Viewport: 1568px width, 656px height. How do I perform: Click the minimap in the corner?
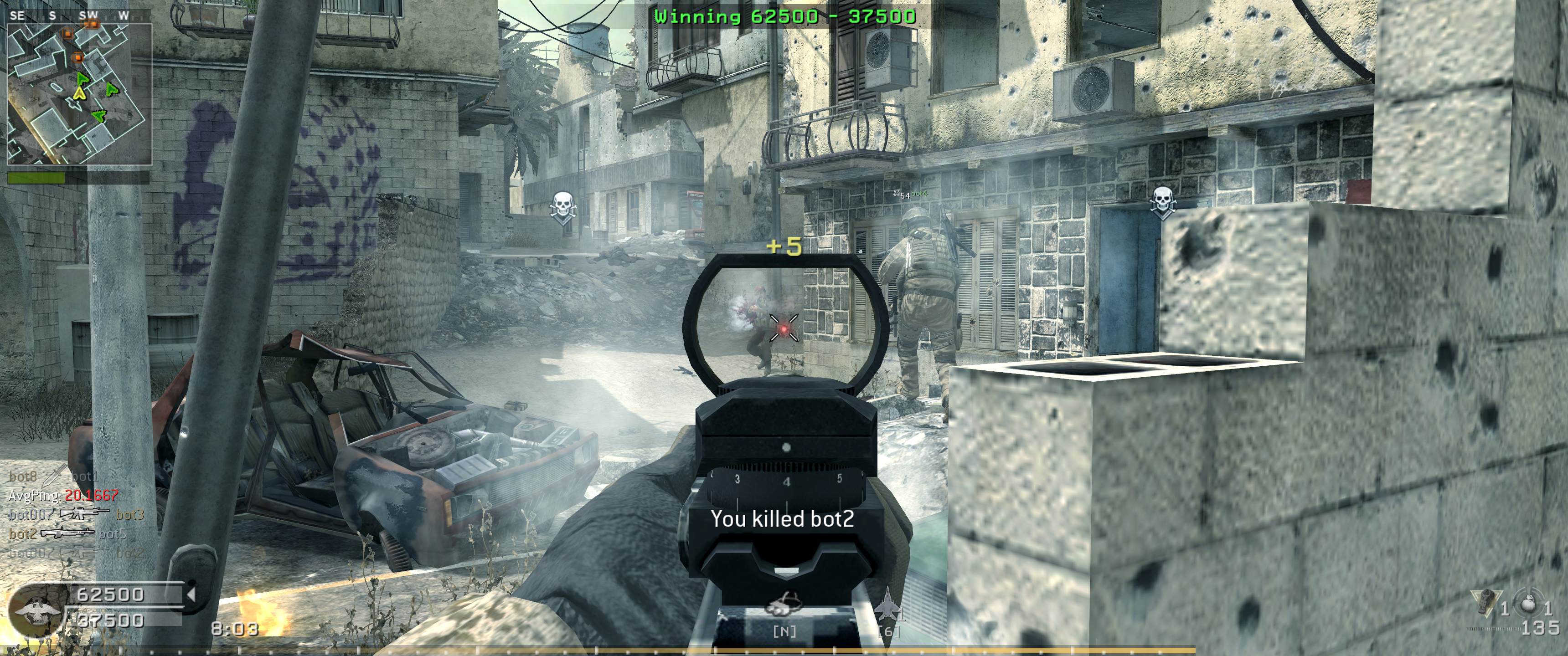[x=79, y=94]
